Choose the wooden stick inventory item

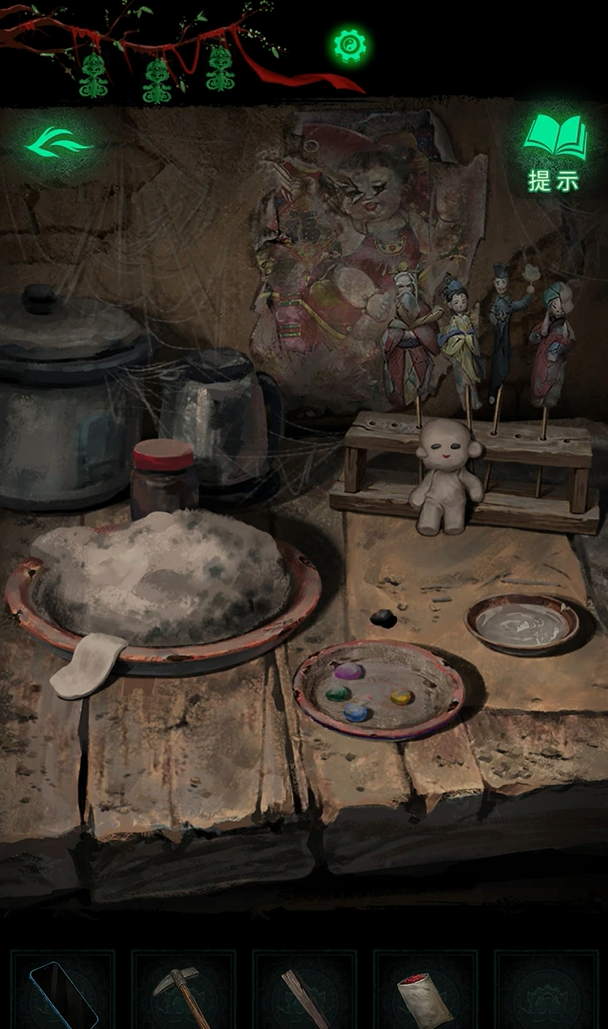(303, 995)
